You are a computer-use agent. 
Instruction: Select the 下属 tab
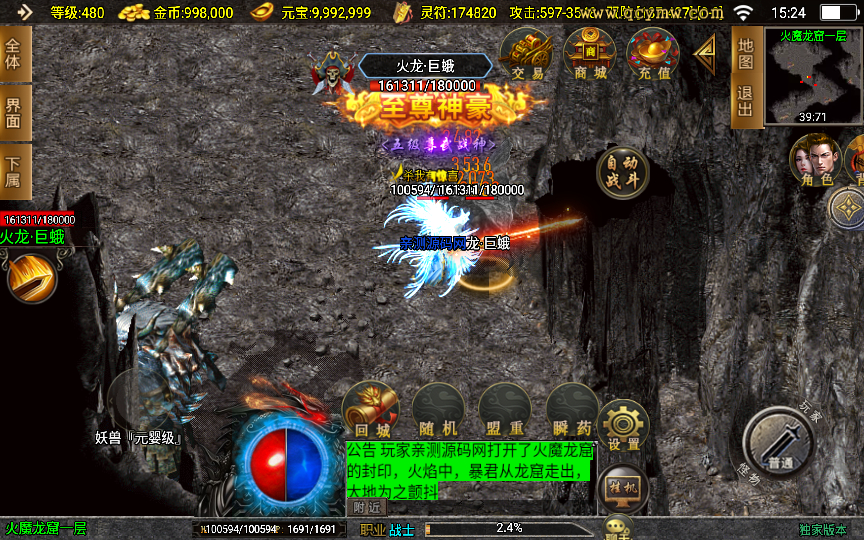tap(14, 171)
